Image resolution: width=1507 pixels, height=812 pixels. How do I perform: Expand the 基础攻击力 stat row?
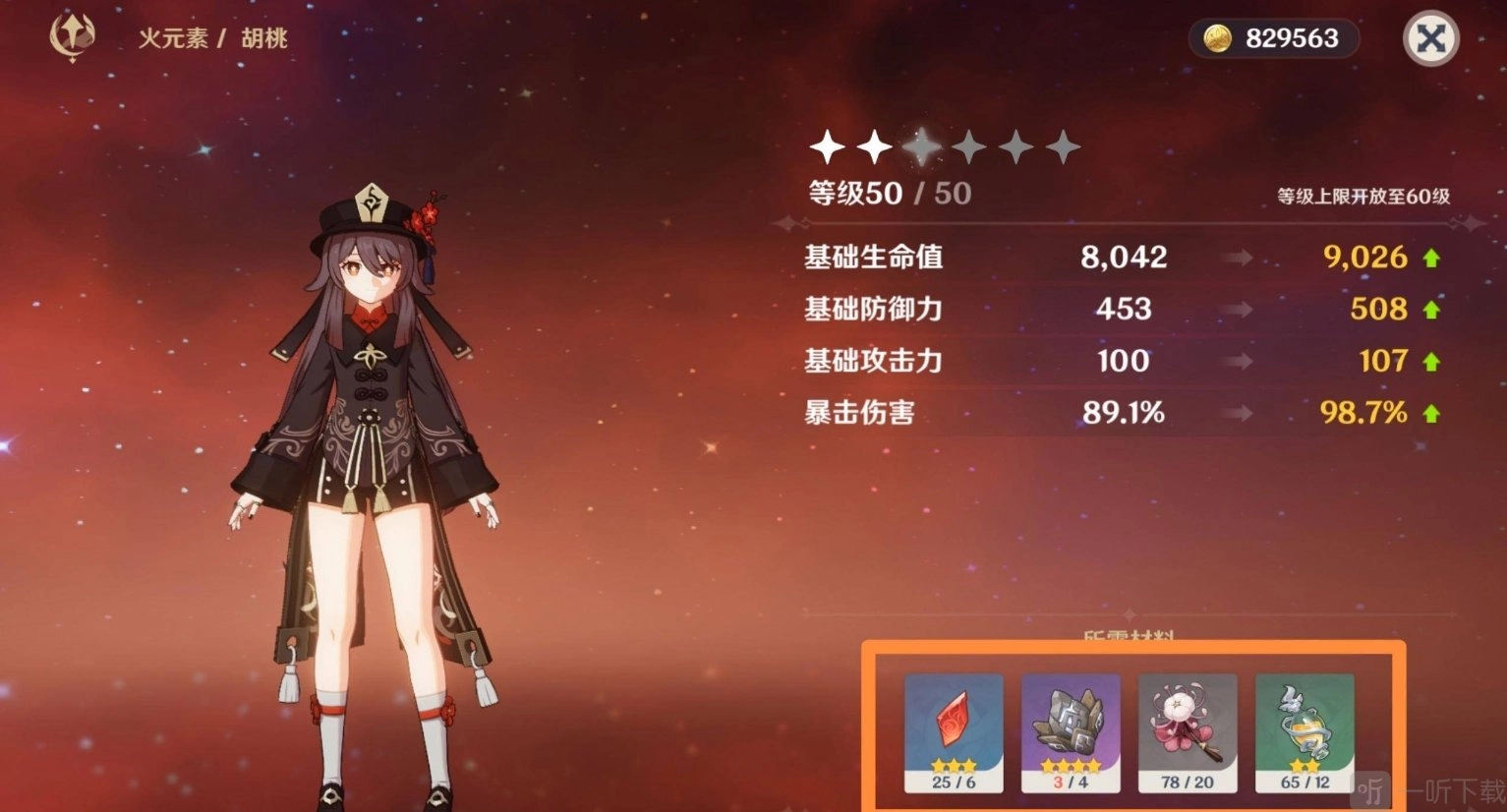873,361
